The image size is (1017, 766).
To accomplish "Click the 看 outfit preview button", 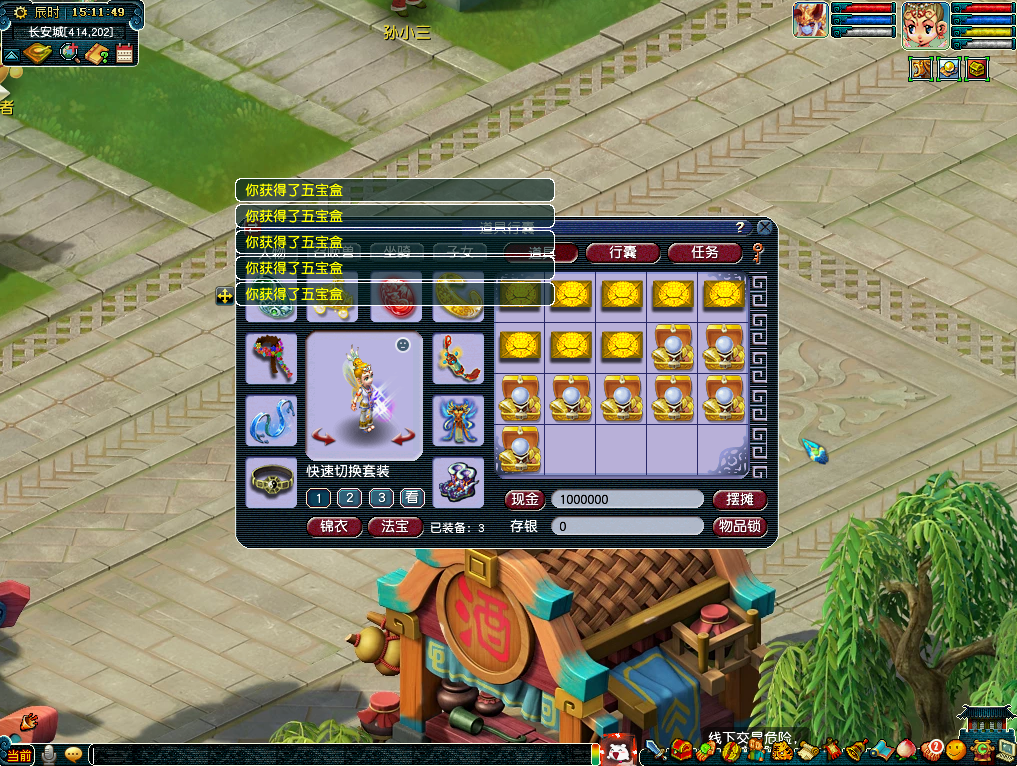I will coord(412,498).
